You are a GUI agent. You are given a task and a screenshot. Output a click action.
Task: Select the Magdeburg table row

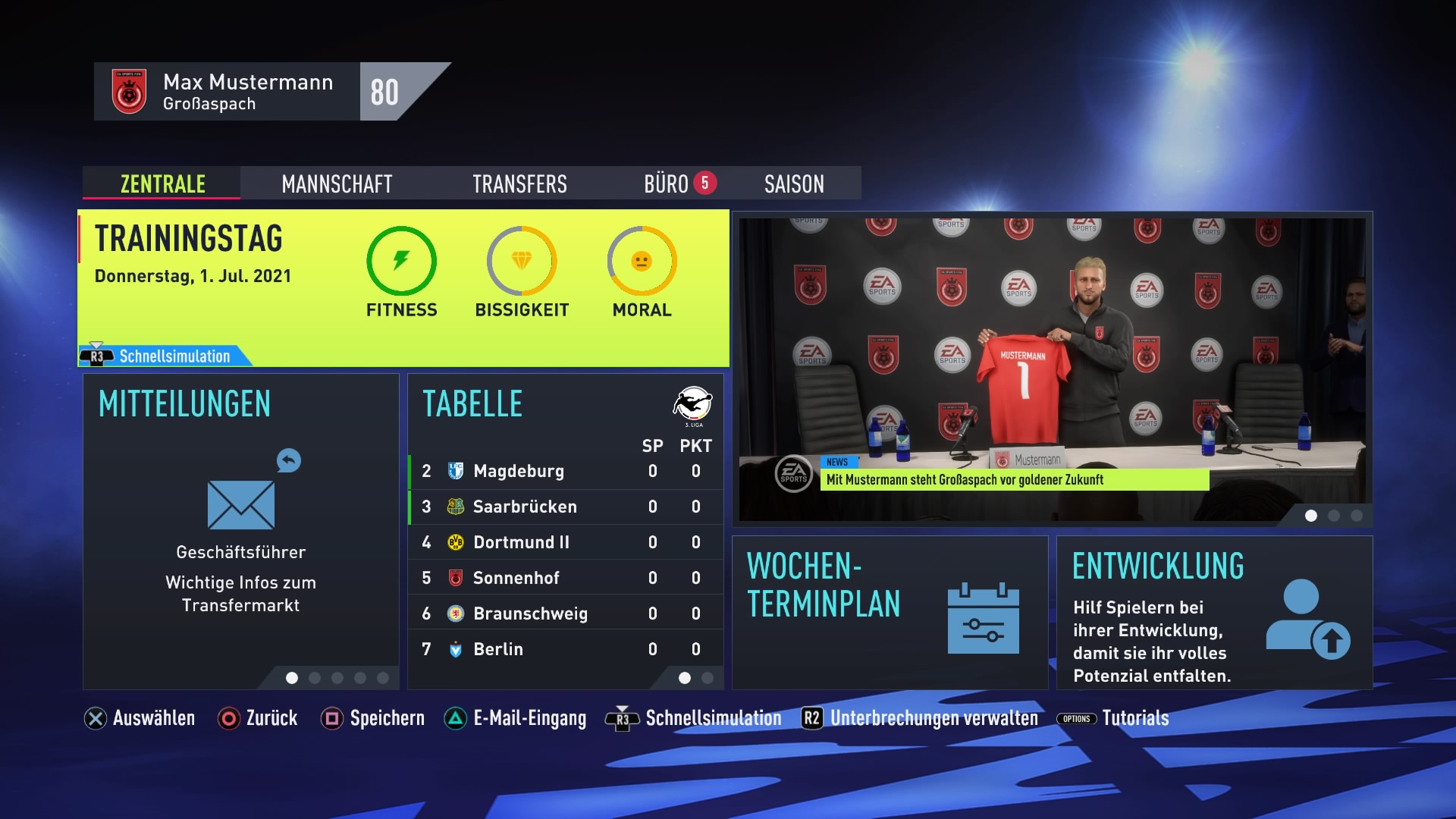(x=565, y=471)
